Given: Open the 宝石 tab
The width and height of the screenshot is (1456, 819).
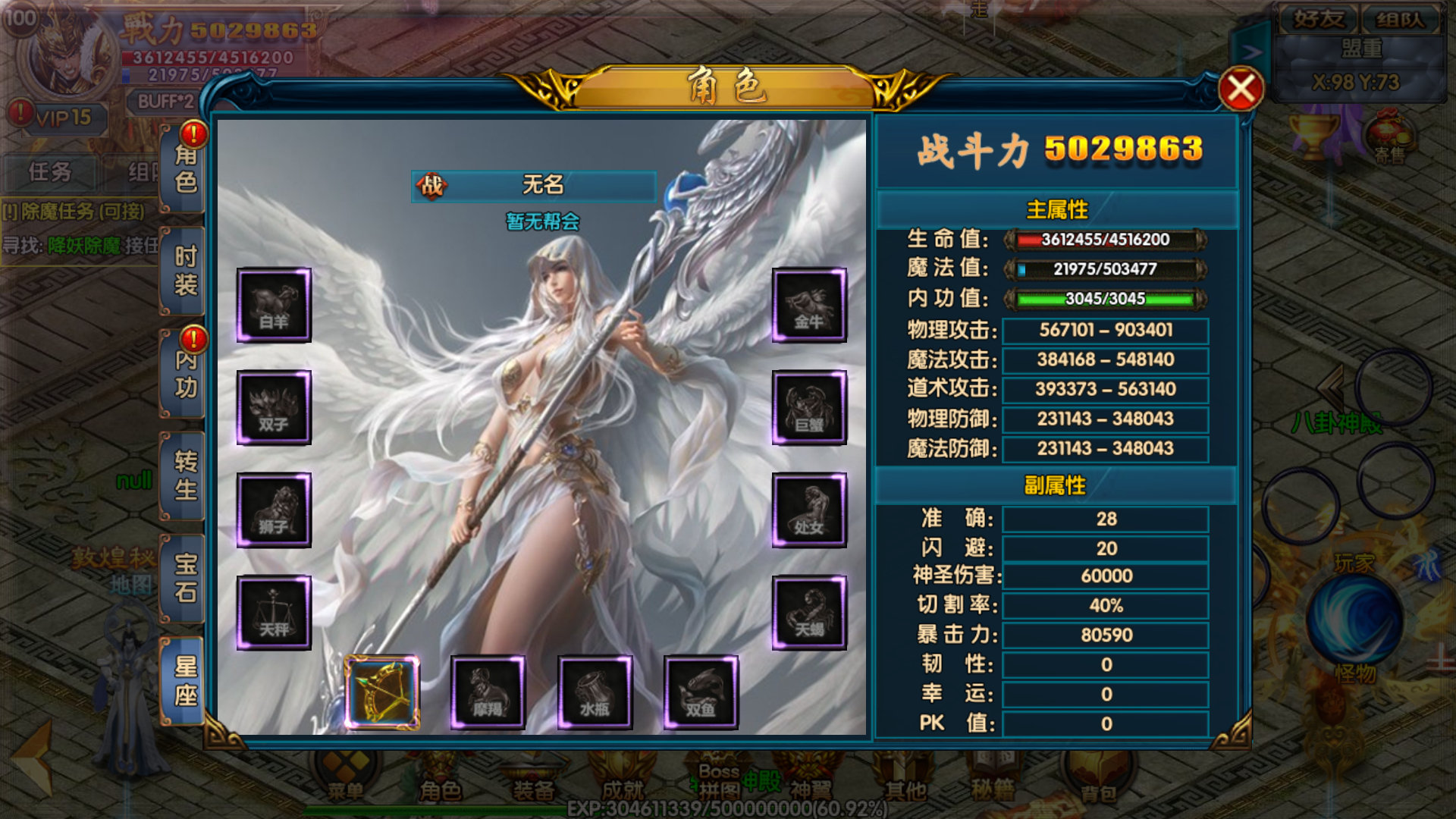Looking at the screenshot, I should pos(185,578).
